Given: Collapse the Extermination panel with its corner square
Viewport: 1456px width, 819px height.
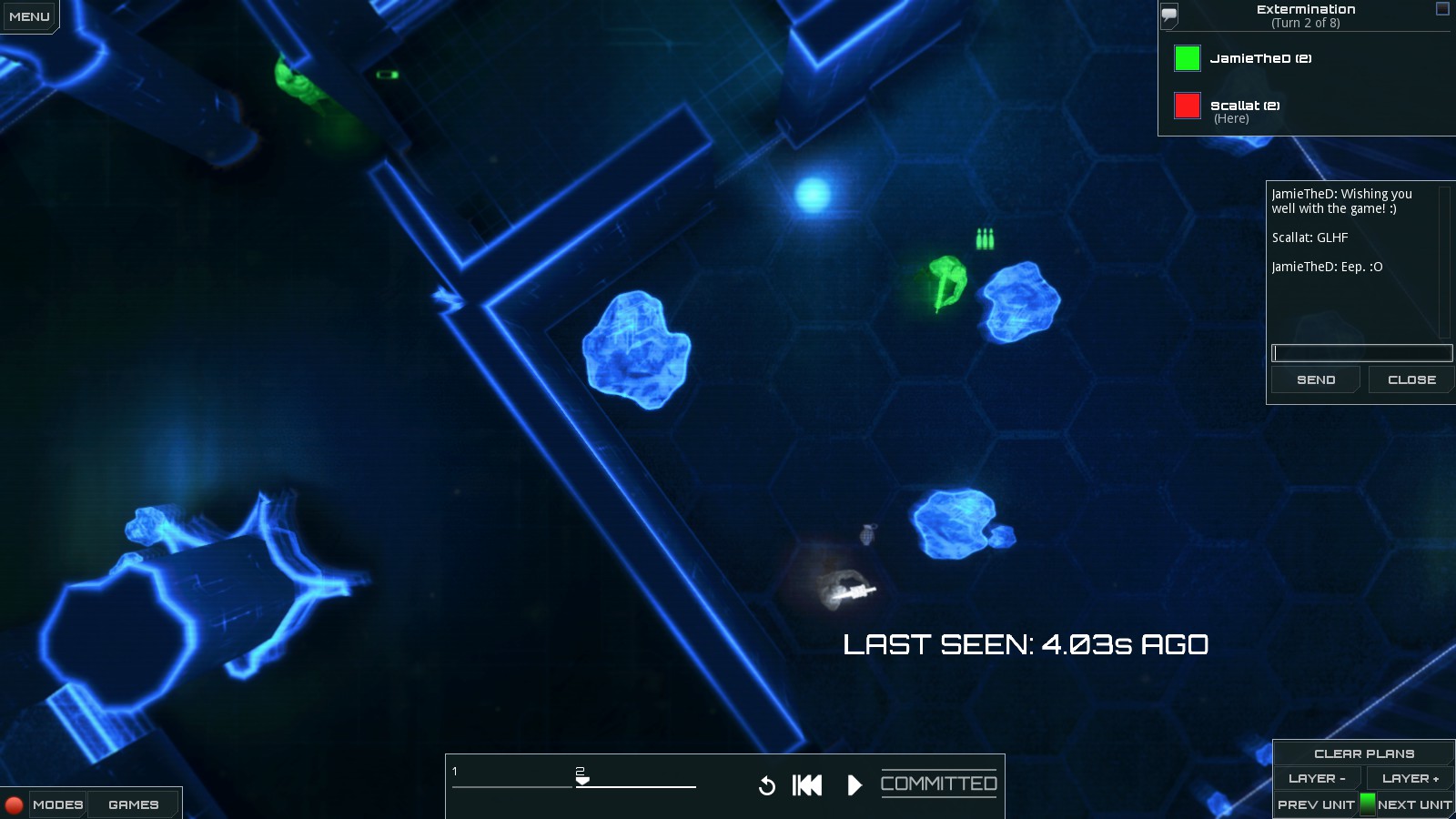Looking at the screenshot, I should (x=1441, y=9).
